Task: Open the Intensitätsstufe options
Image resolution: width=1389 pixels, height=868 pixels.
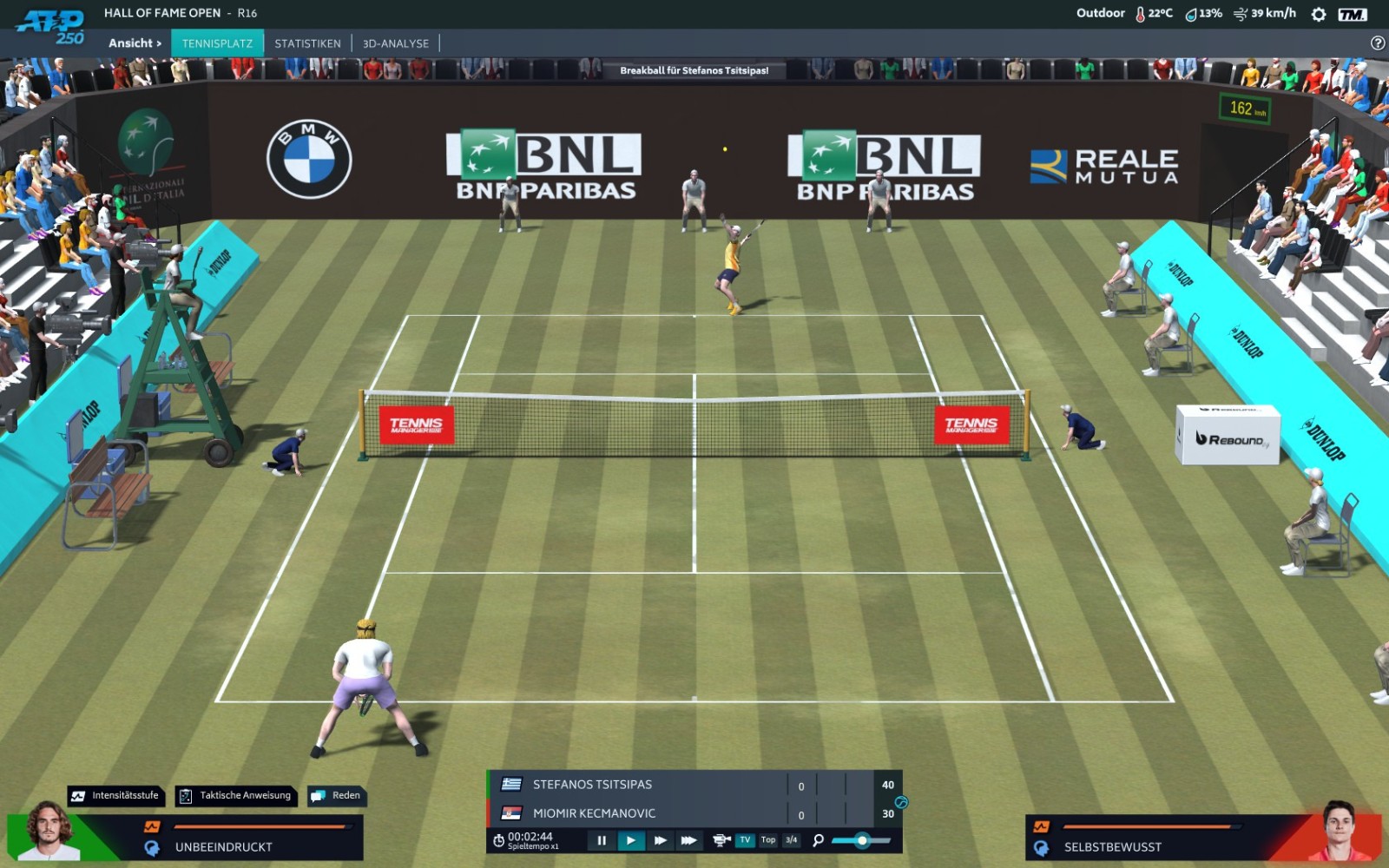Action: (x=116, y=795)
